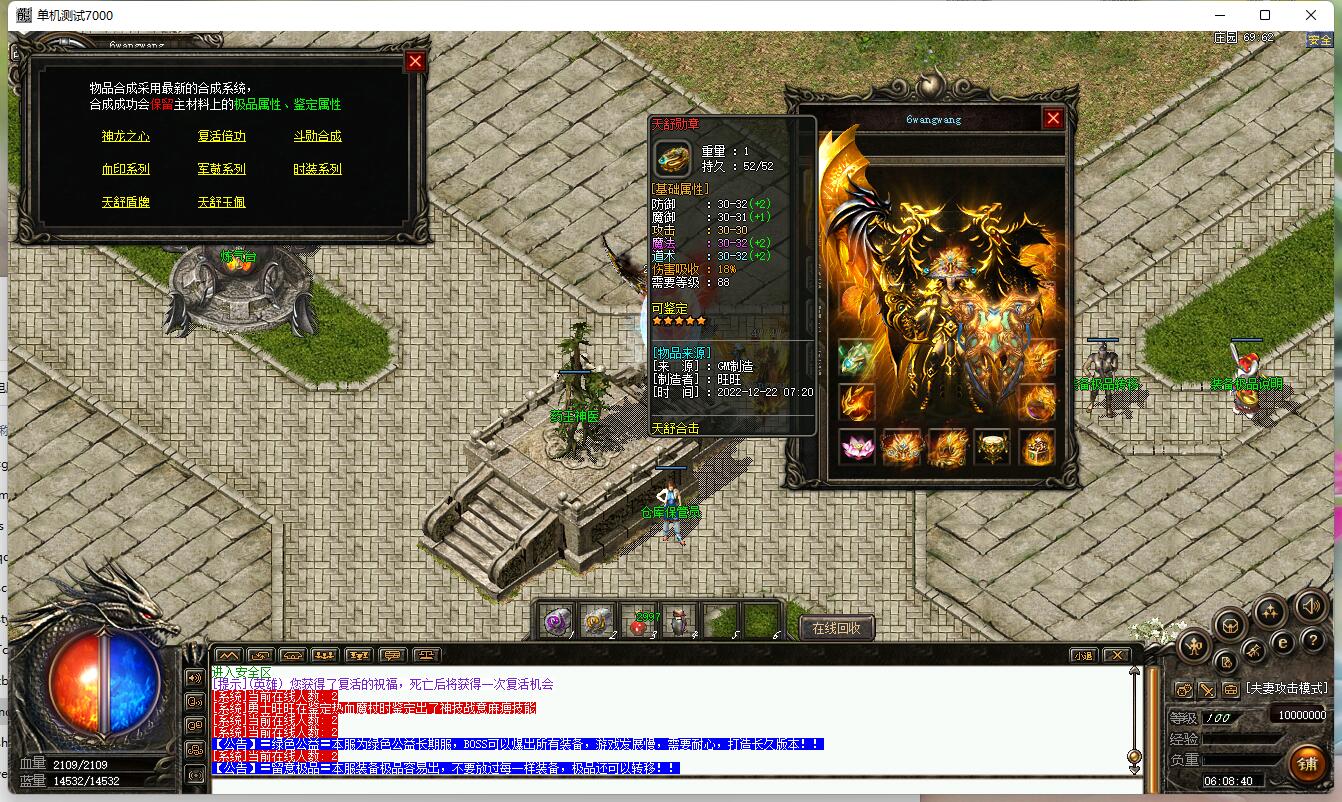Use the red potion in hotbar slot 3
Viewport: 1342px width, 802px height.
tap(637, 622)
